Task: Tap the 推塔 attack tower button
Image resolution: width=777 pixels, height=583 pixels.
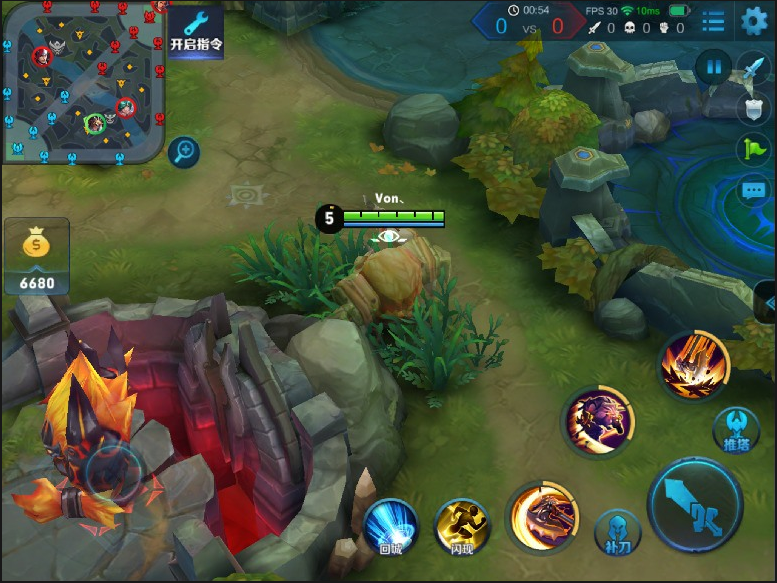Action: tap(736, 430)
